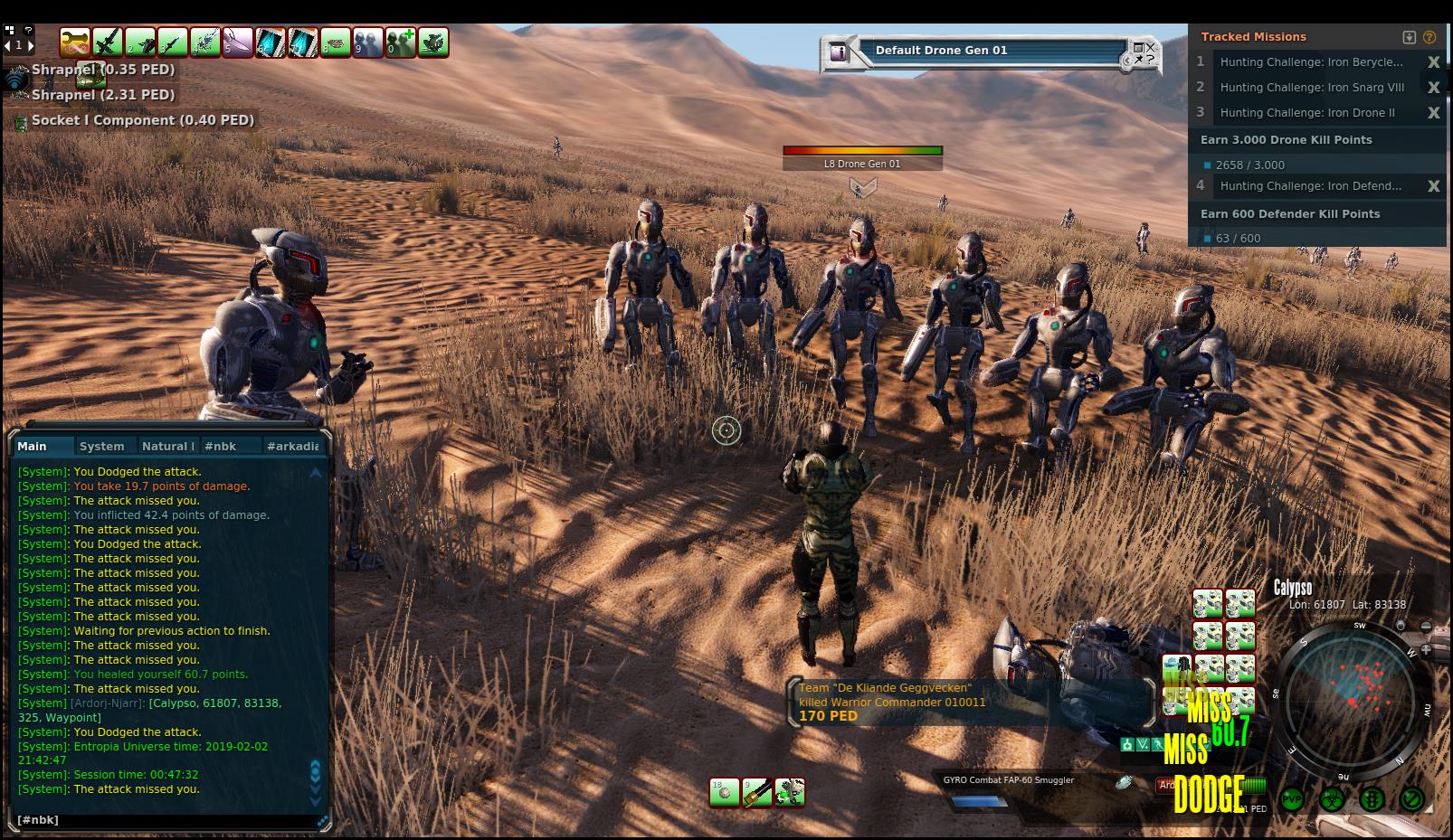This screenshot has width=1453, height=840.
Task: Select hotbar slot 9 team icon
Action: coord(368,42)
